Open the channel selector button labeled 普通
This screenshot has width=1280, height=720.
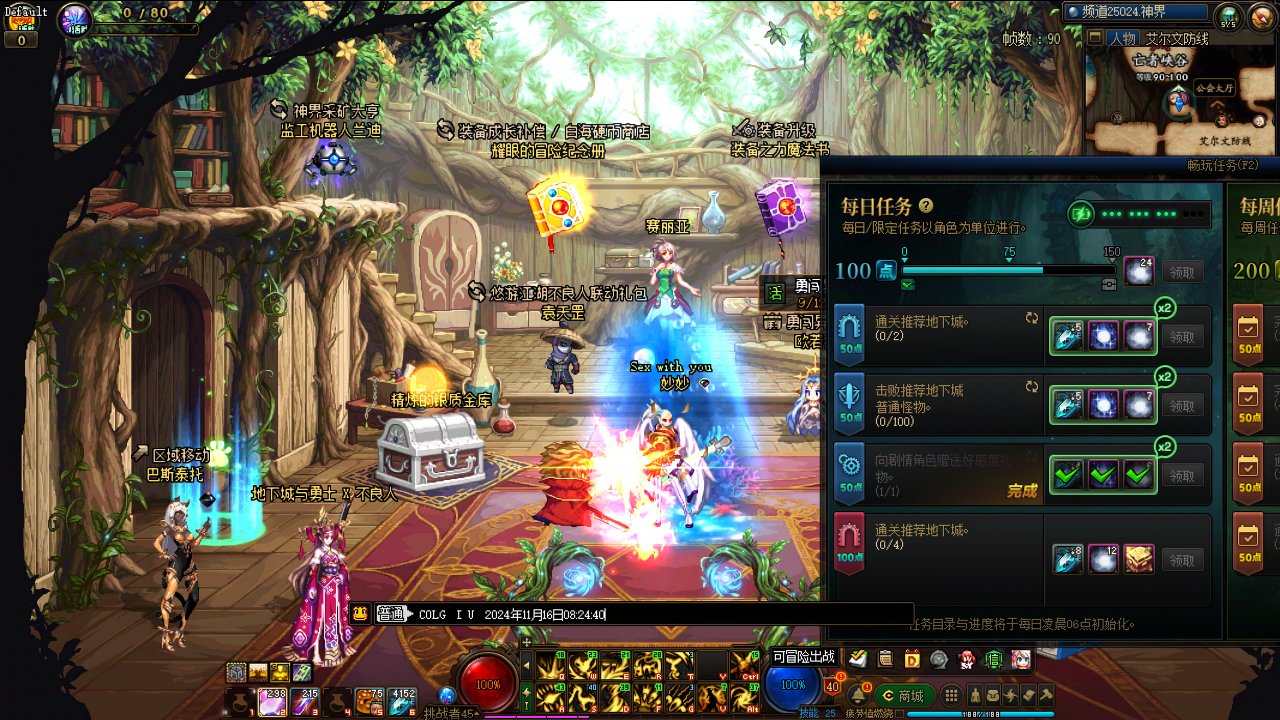[394, 615]
